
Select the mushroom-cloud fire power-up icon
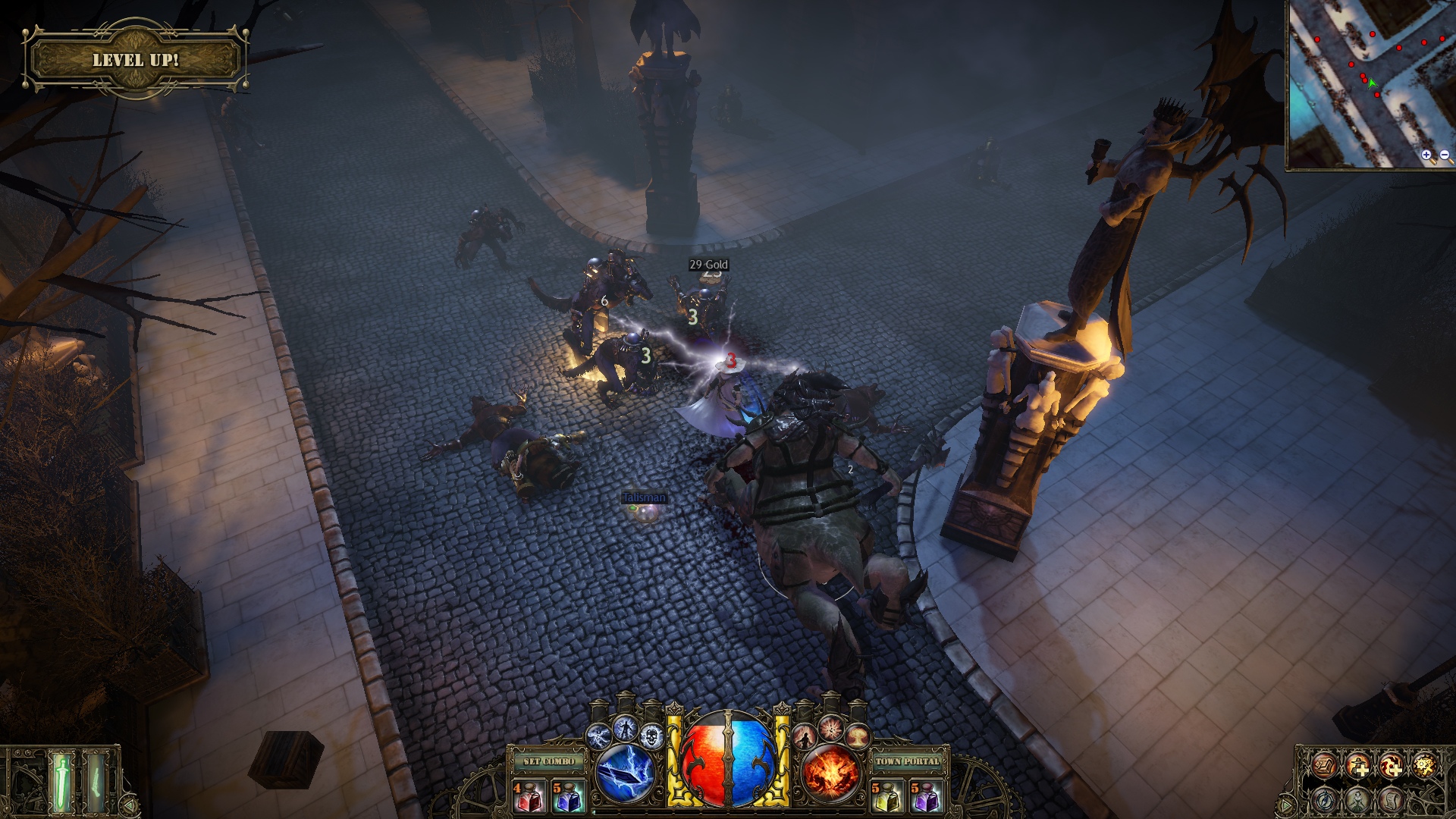click(x=858, y=735)
